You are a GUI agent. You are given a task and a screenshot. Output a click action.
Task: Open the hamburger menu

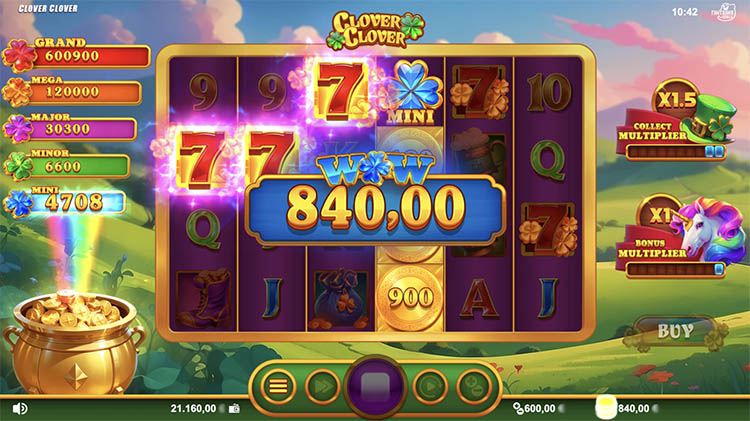click(278, 385)
